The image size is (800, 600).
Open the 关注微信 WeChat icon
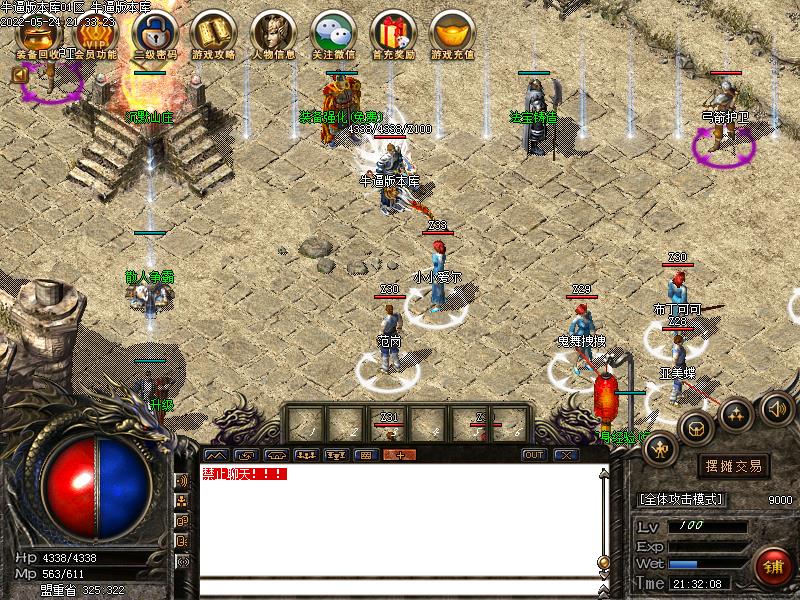click(332, 34)
